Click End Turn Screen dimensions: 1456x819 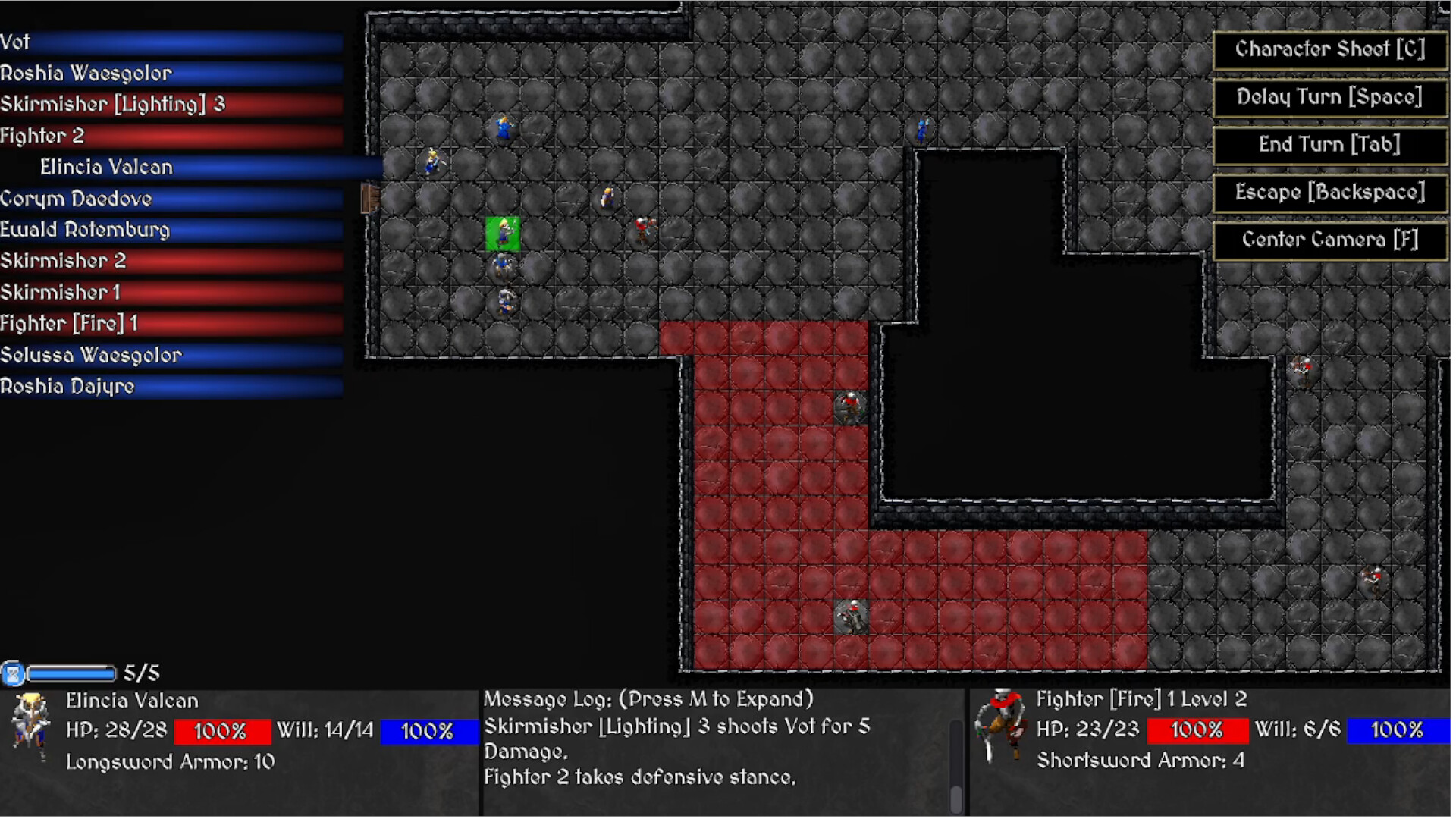coord(1329,145)
